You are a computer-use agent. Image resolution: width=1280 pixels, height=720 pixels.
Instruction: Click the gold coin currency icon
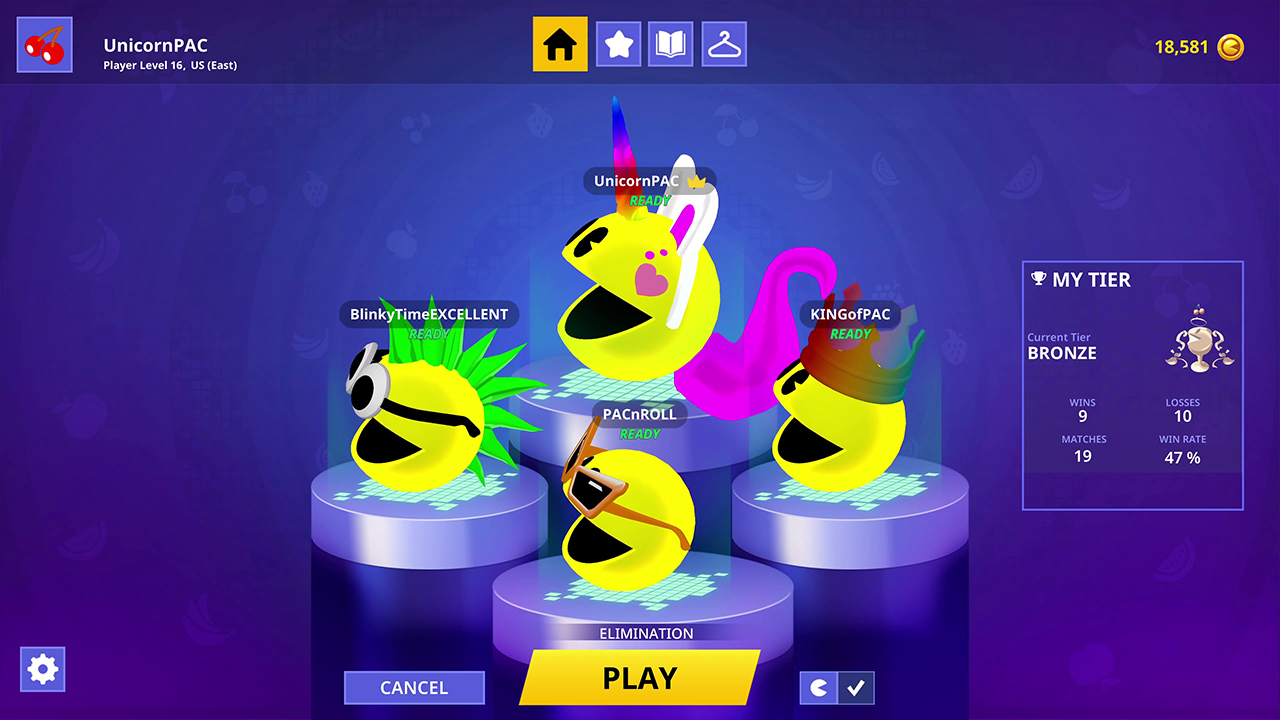1229,47
